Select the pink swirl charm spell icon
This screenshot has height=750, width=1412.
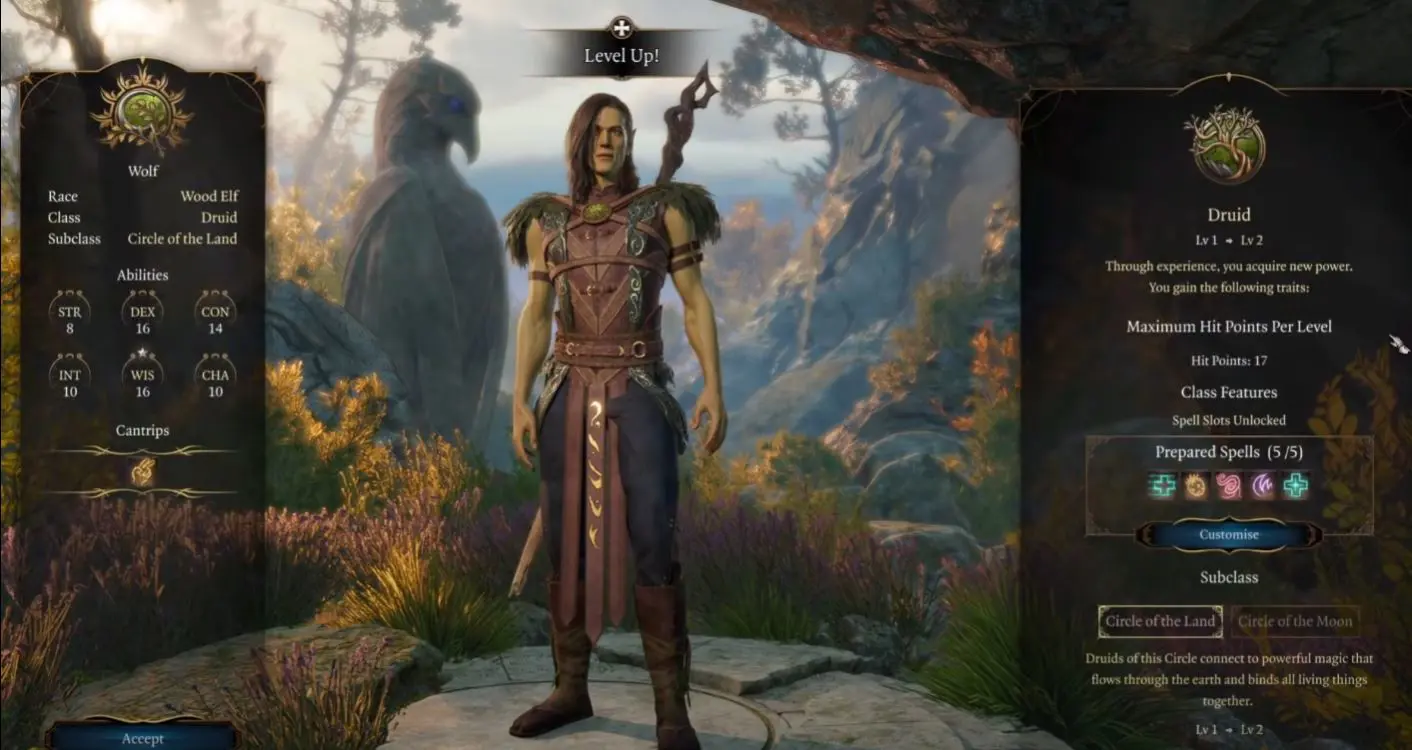tap(1228, 487)
